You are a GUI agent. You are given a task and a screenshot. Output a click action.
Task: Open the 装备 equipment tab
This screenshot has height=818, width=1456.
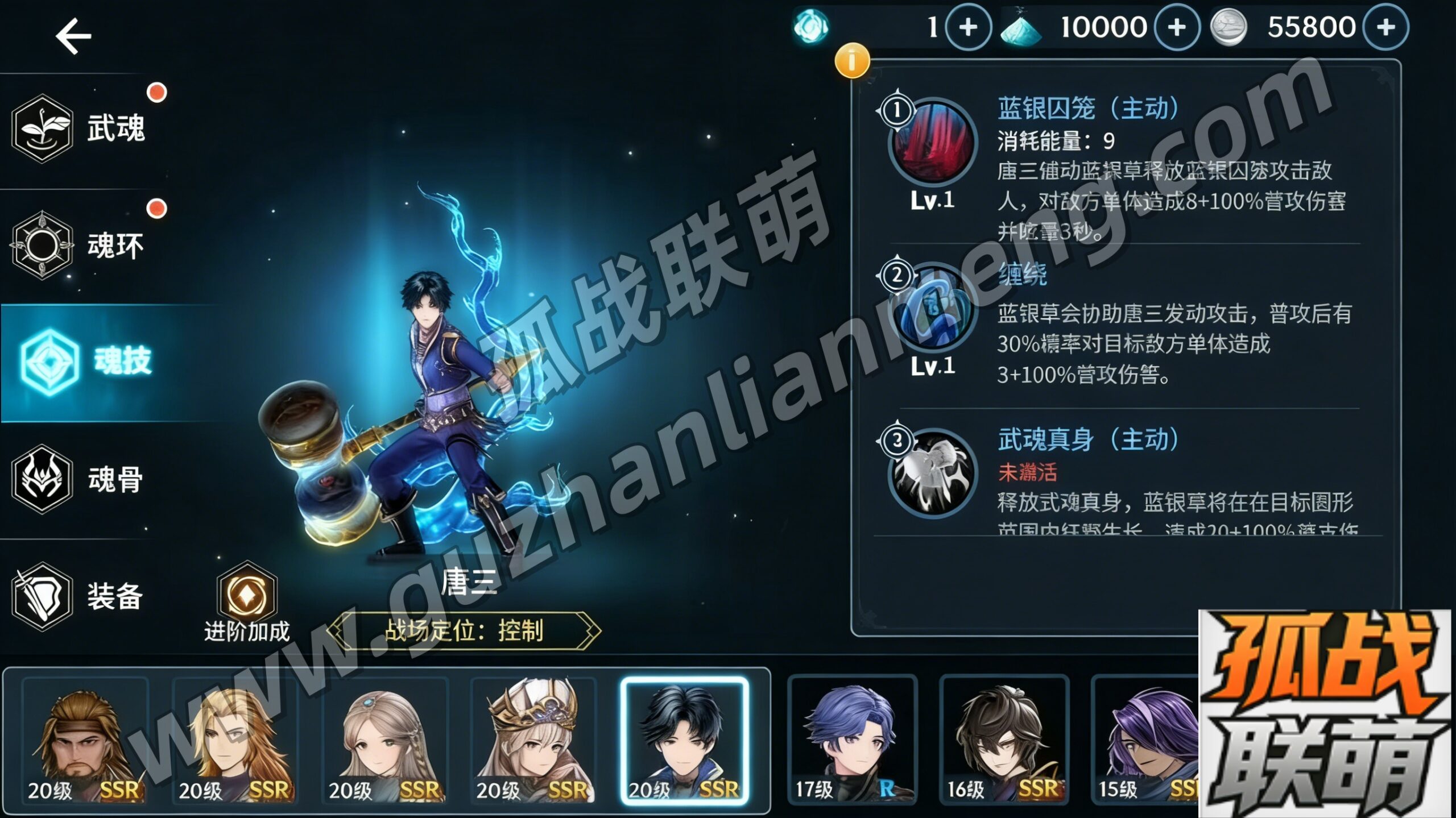80,596
